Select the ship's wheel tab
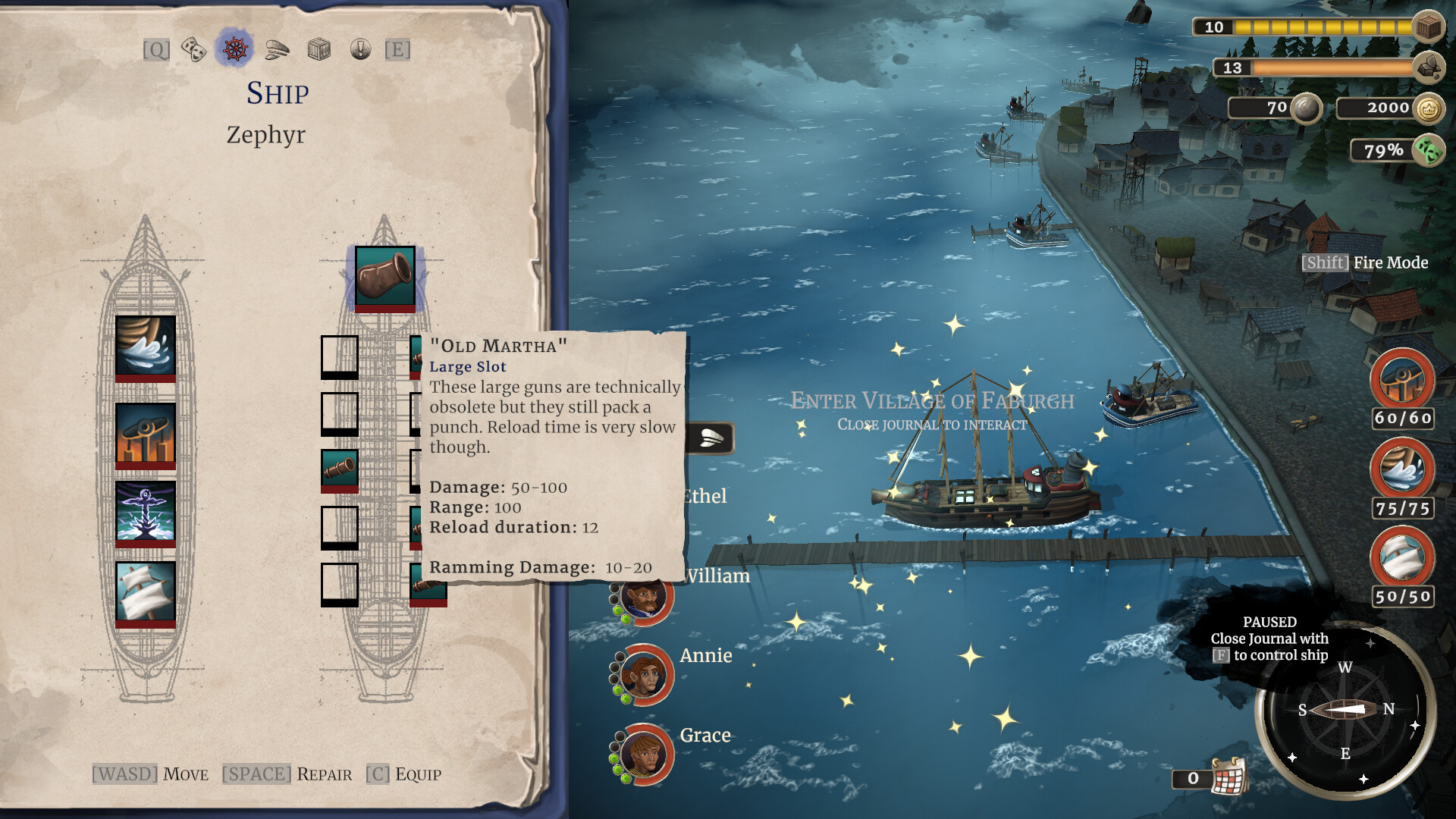The image size is (1456, 819). coord(234,49)
